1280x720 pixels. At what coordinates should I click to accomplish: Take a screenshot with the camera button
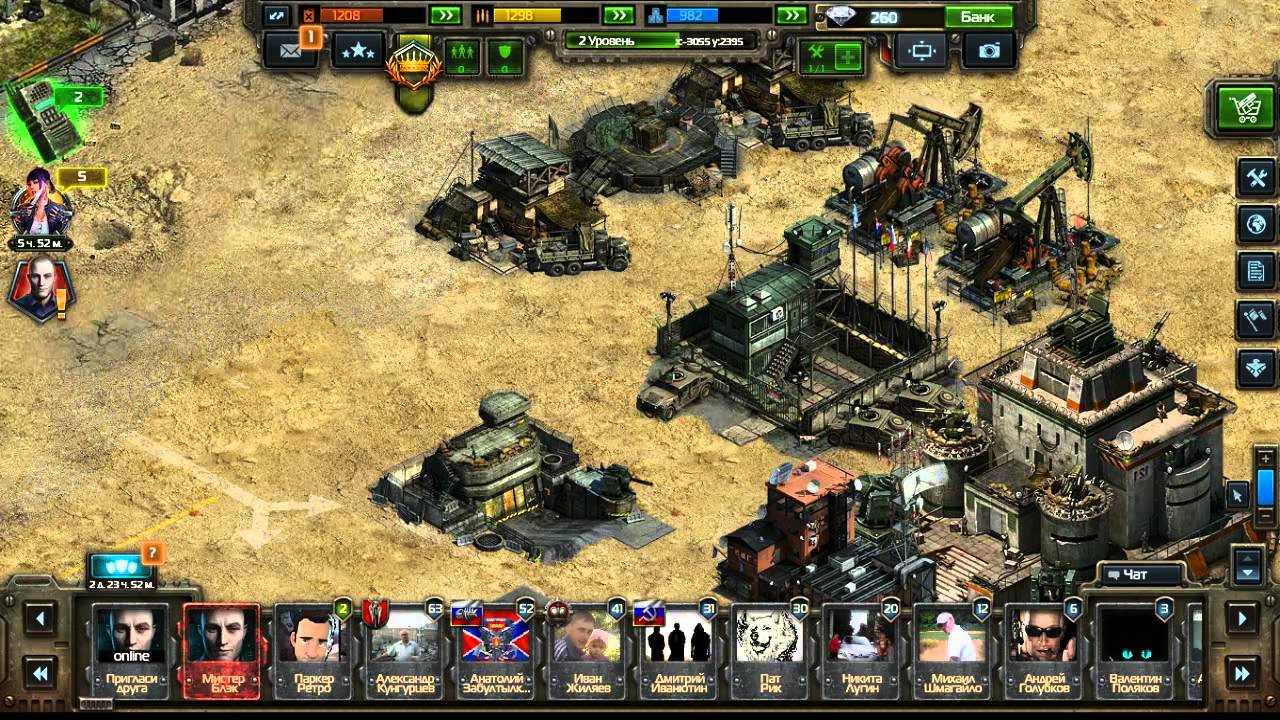[988, 52]
